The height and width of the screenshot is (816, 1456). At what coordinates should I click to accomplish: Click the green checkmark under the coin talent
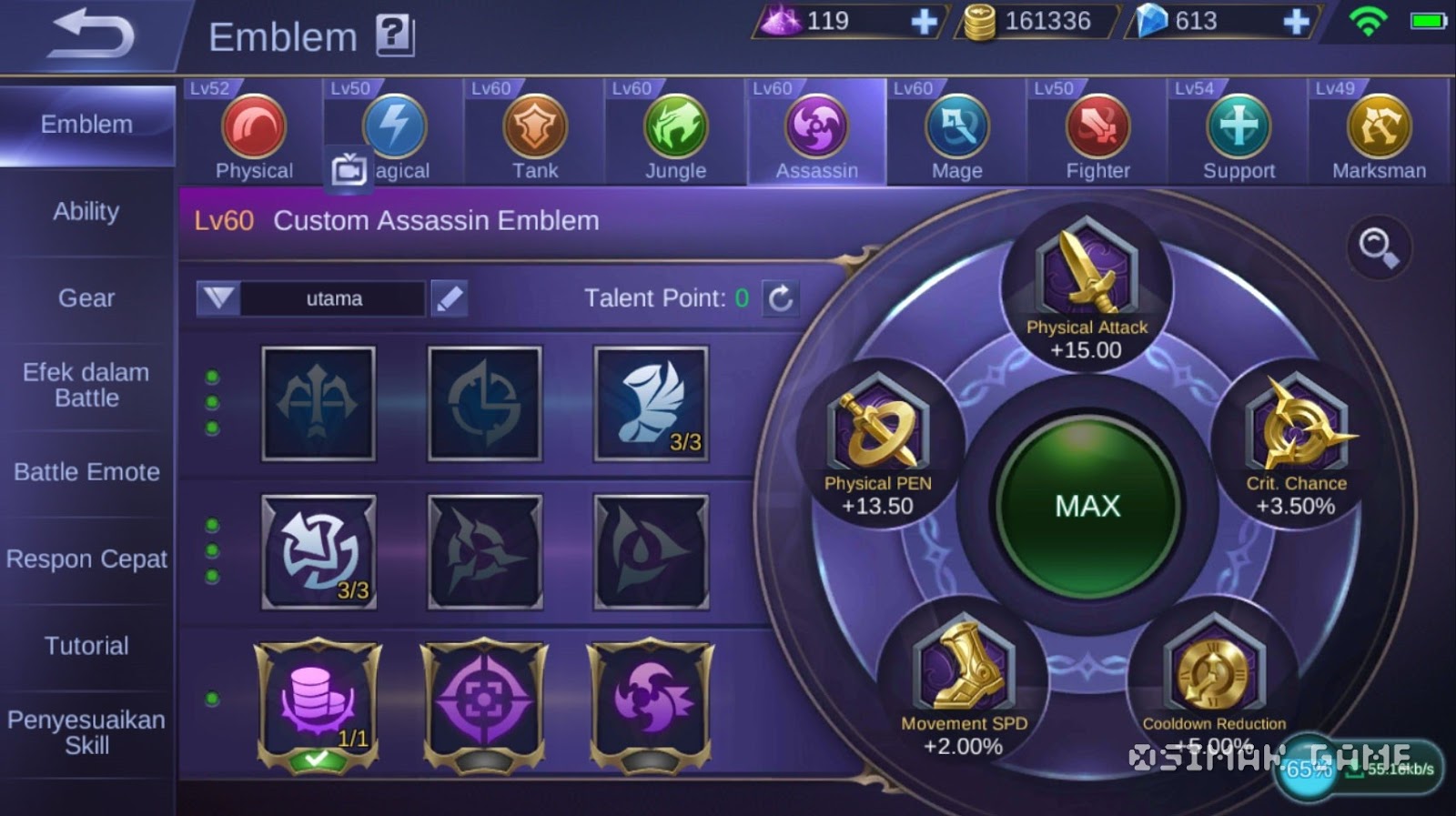pos(319,758)
